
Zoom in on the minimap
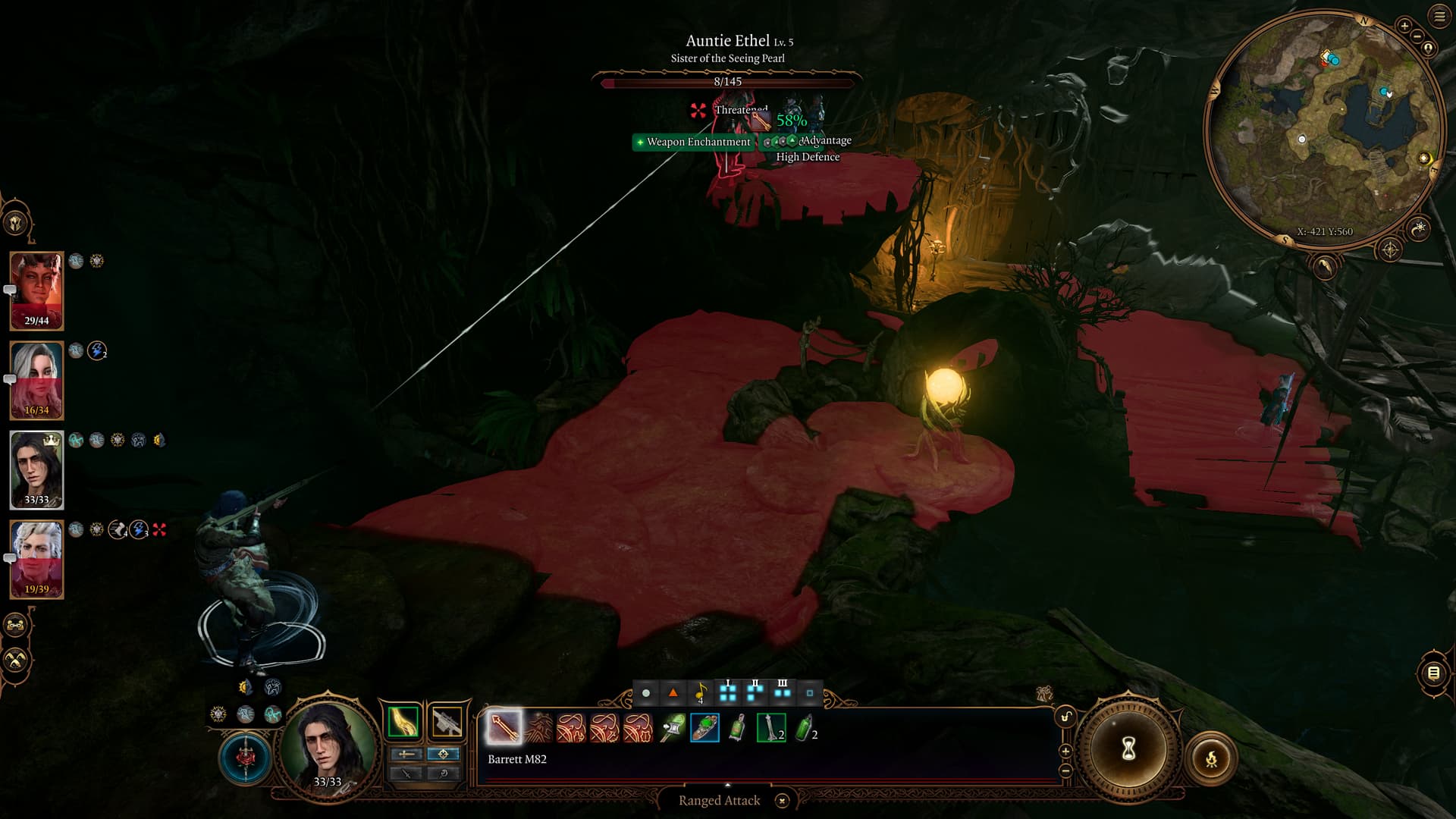1404,27
